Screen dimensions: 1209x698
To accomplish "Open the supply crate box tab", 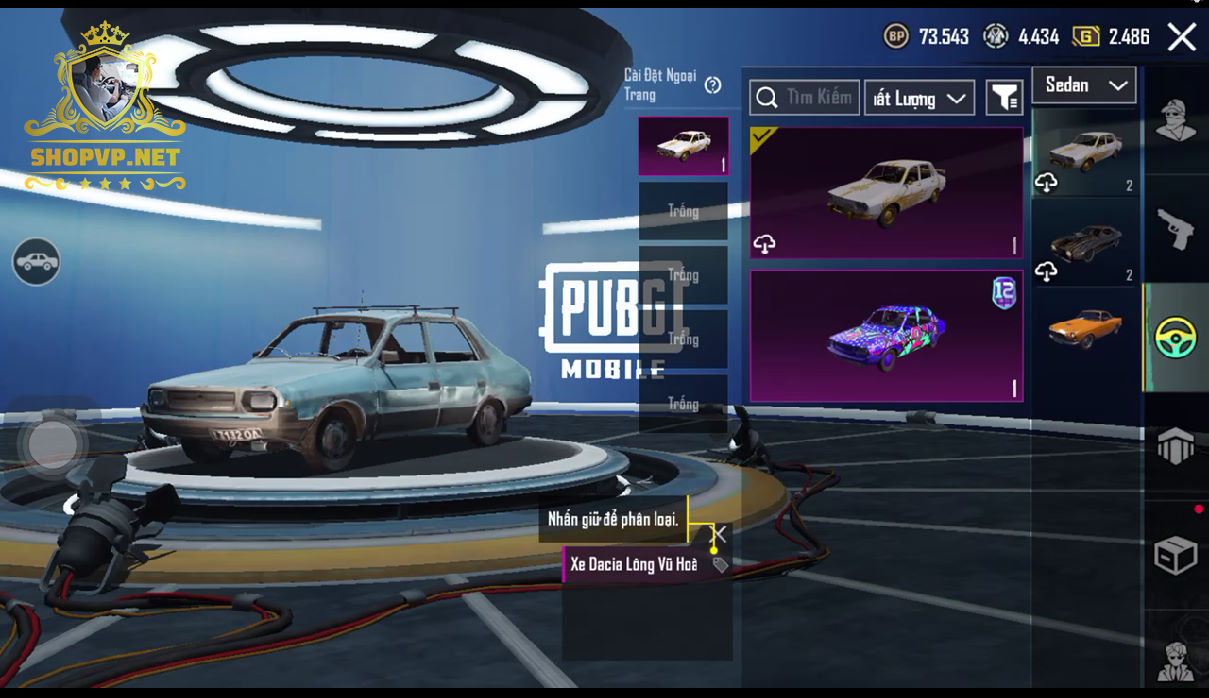I will 1175,556.
